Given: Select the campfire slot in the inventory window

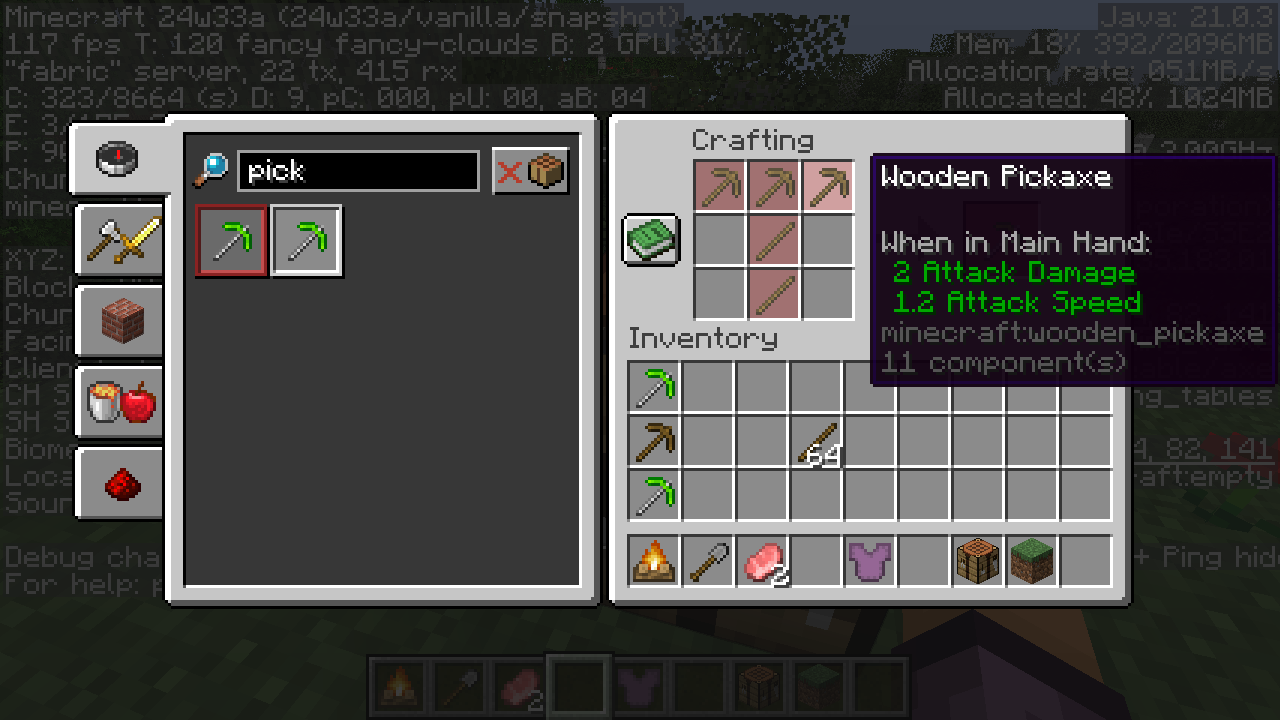Looking at the screenshot, I should click(654, 560).
